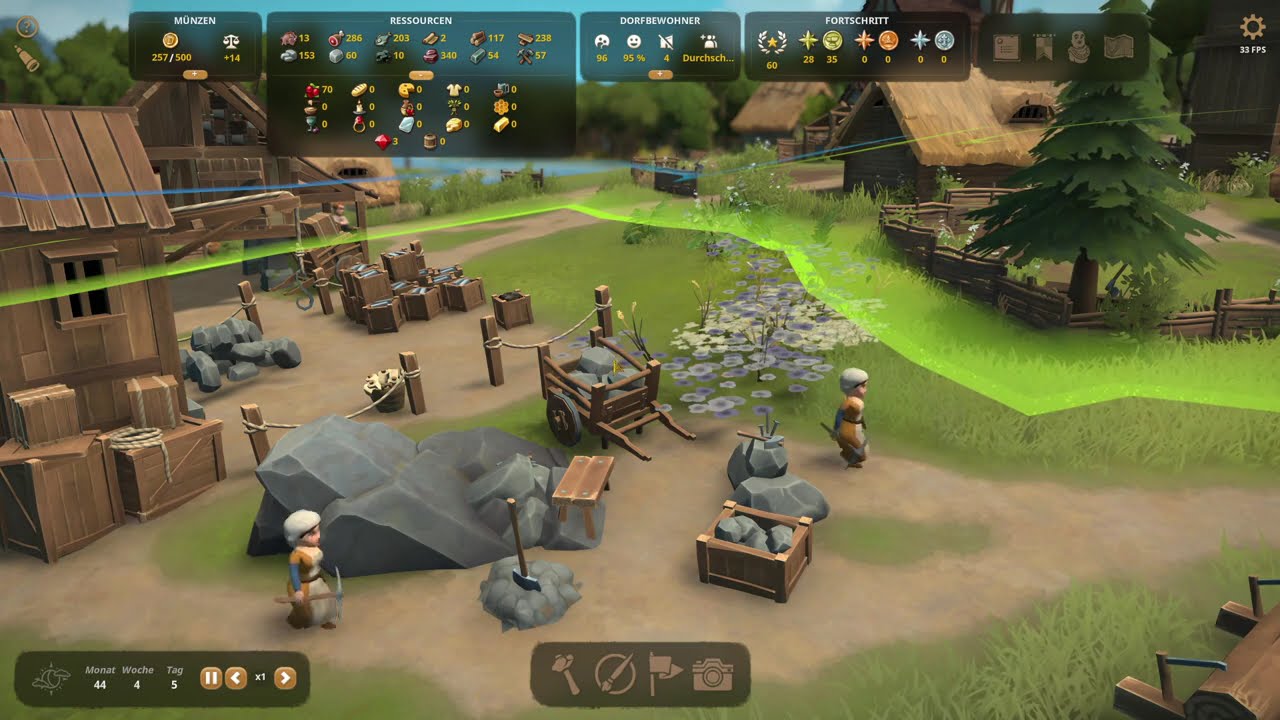The image size is (1280, 720).
Task: Collapse the Ressourcen panel with the minus button
Action: click(421, 74)
